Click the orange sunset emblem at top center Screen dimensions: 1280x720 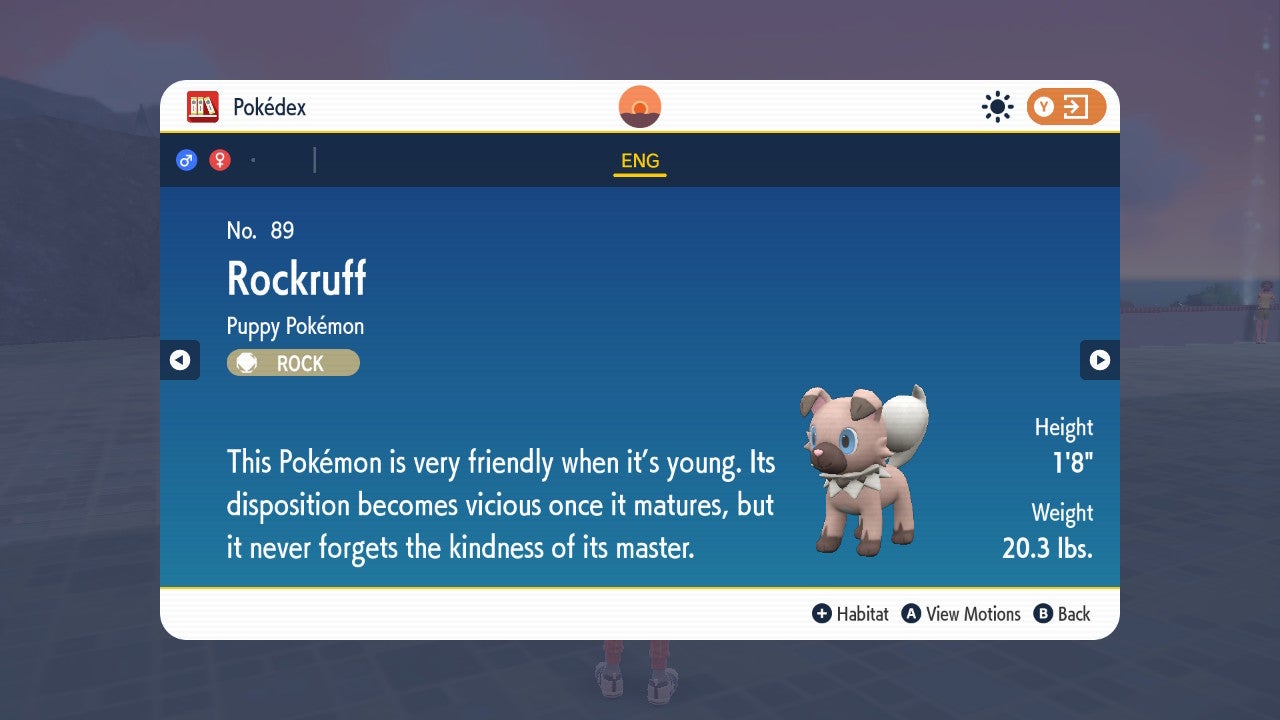coord(639,106)
